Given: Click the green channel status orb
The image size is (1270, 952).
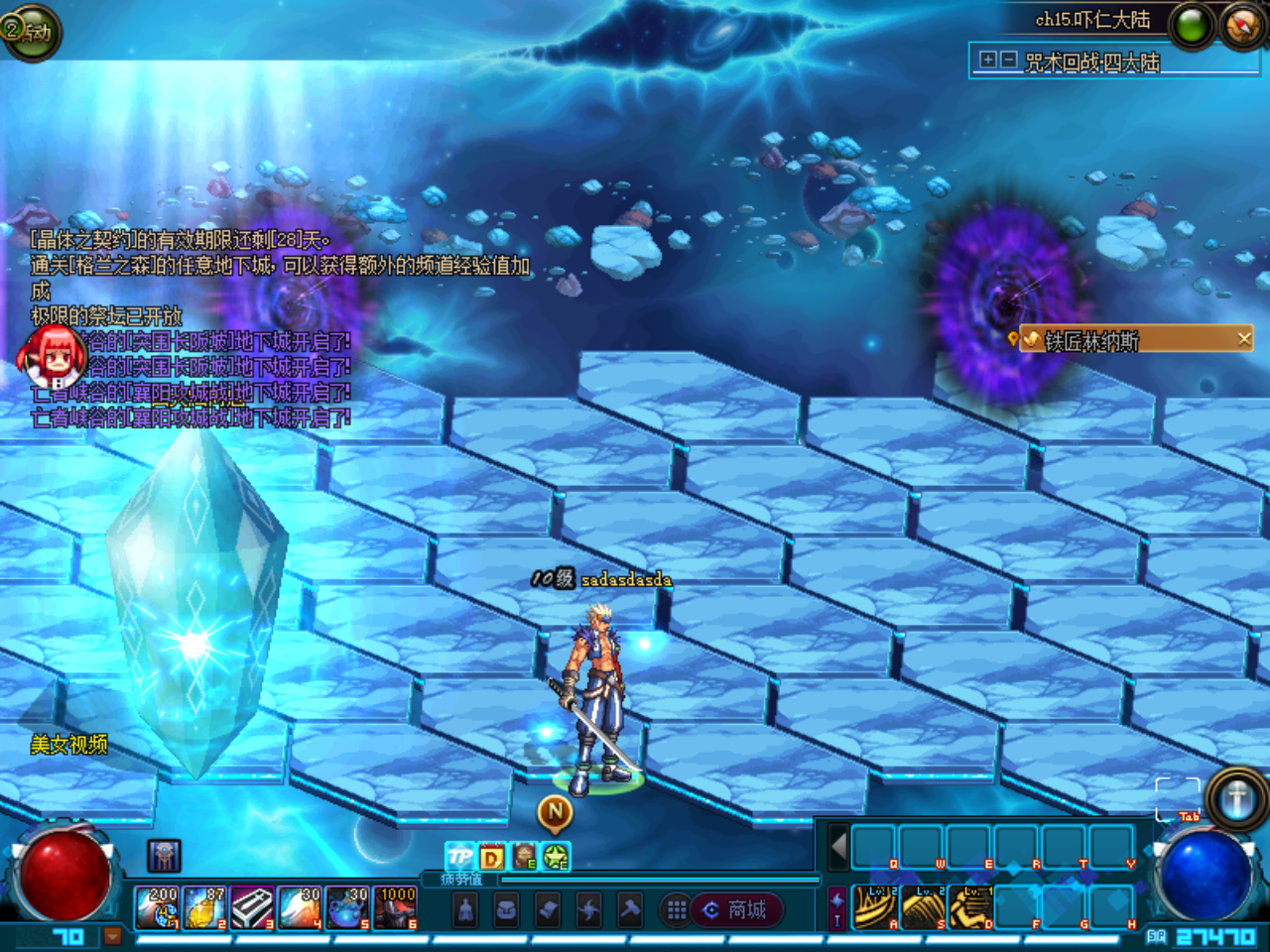Looking at the screenshot, I should [x=1192, y=26].
